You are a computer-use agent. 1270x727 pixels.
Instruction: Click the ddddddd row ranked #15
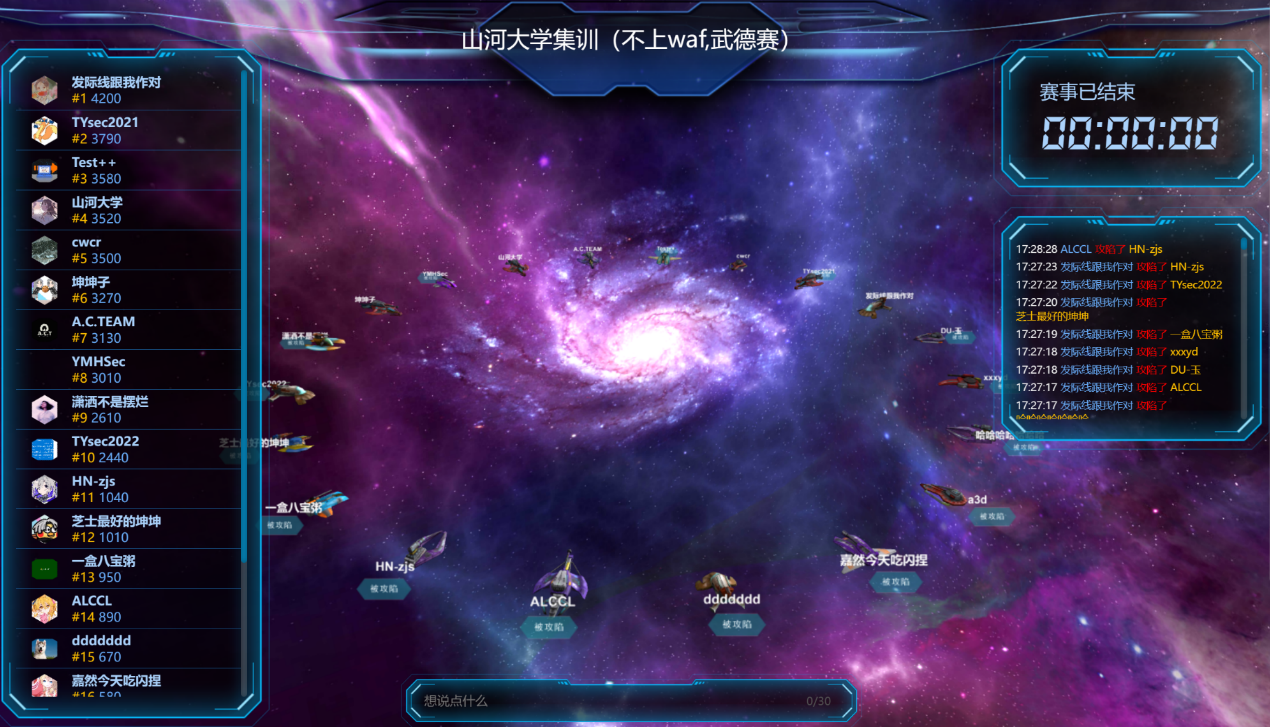130,649
